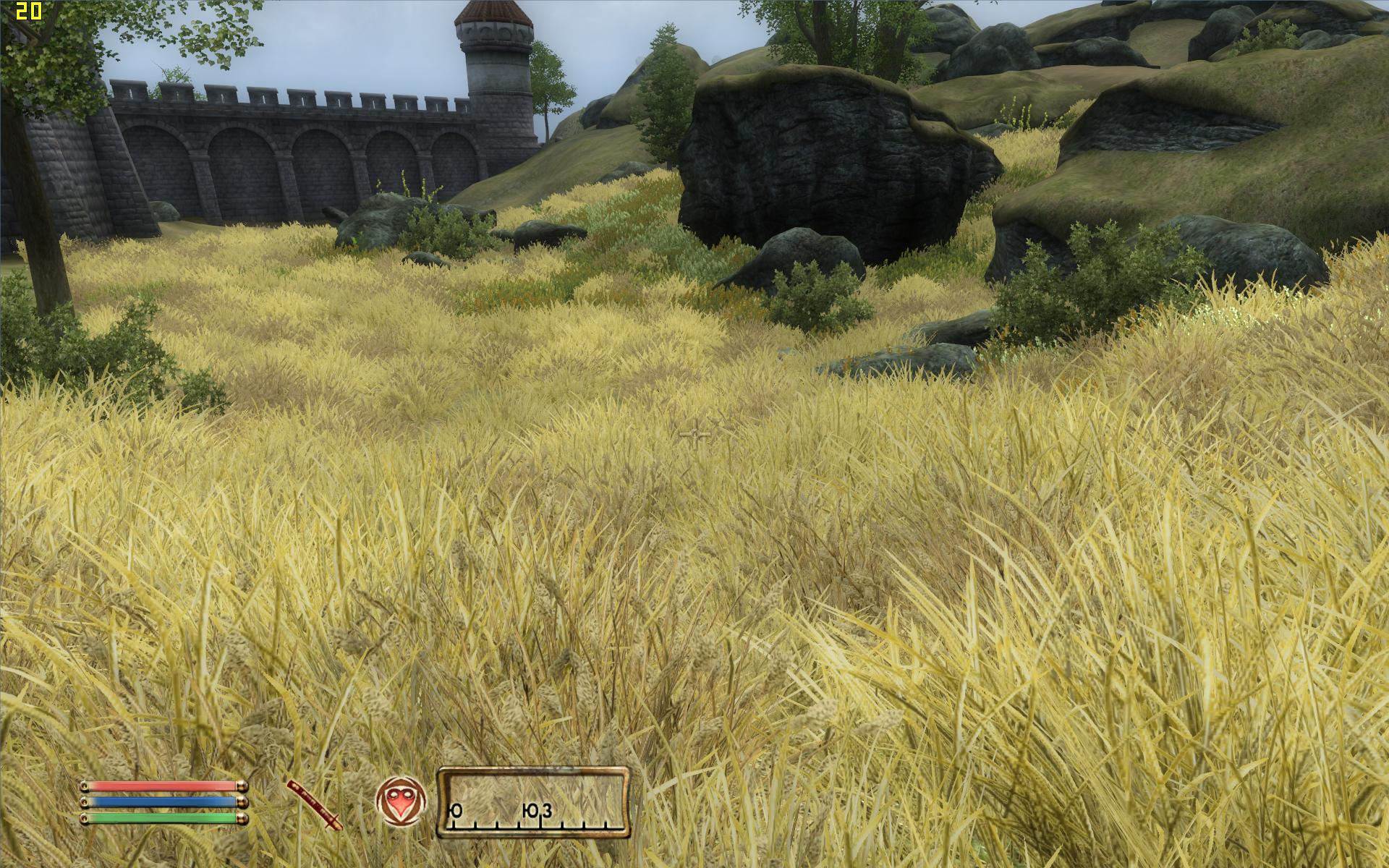Select the active spell heart icon
The width and height of the screenshot is (1389, 868).
[x=401, y=800]
